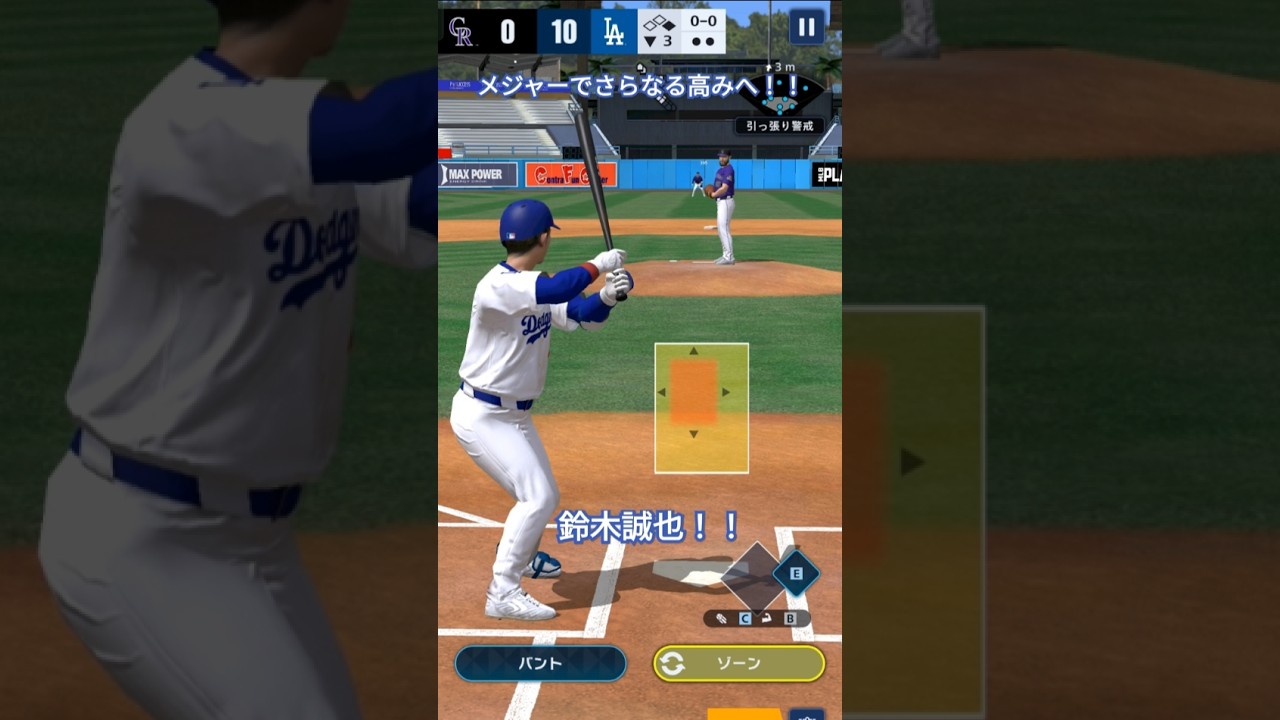Select the C rating indicator near home plate
This screenshot has width=1280, height=720.
[745, 619]
